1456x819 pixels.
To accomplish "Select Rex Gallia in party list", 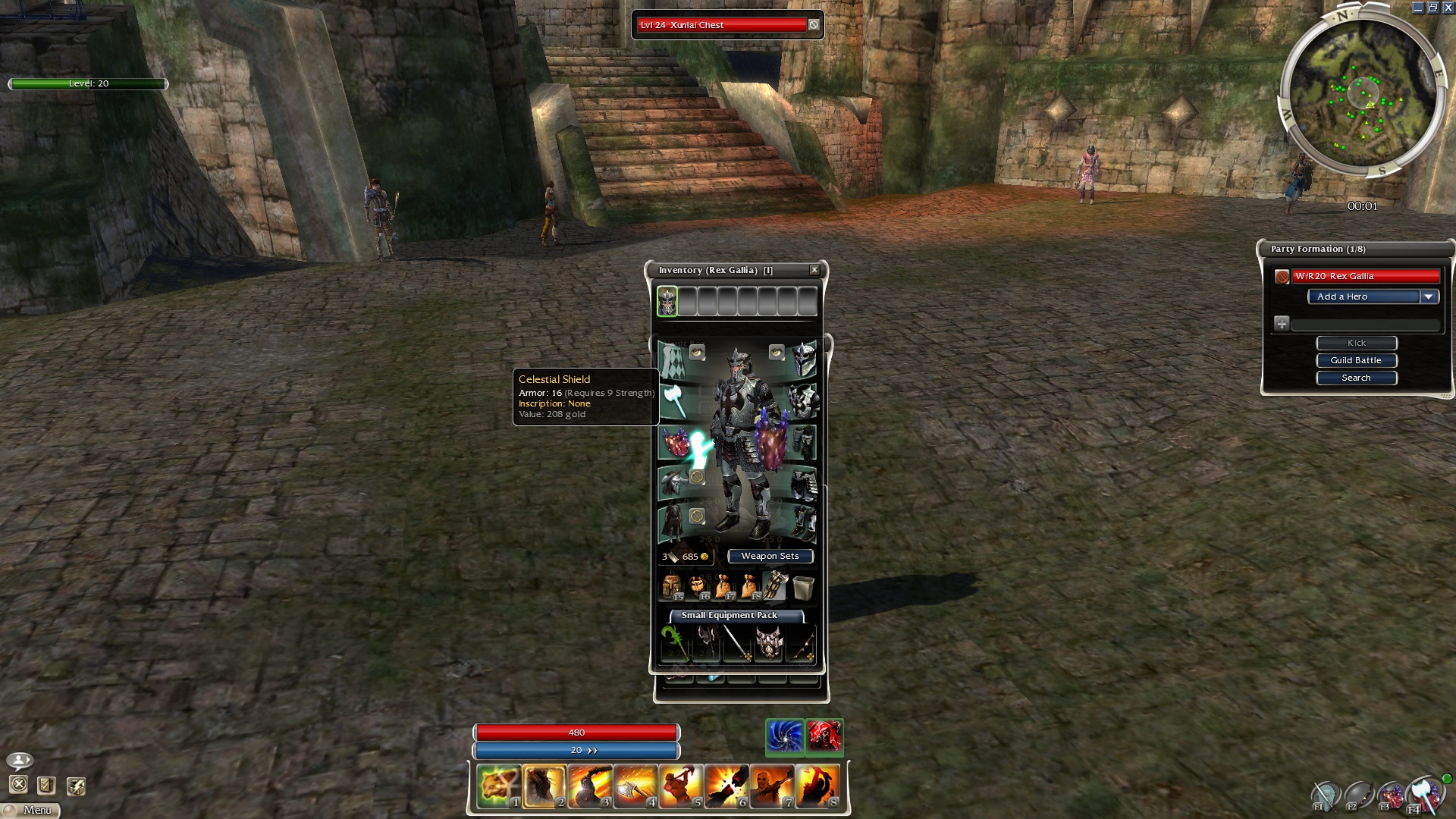I will [1365, 276].
